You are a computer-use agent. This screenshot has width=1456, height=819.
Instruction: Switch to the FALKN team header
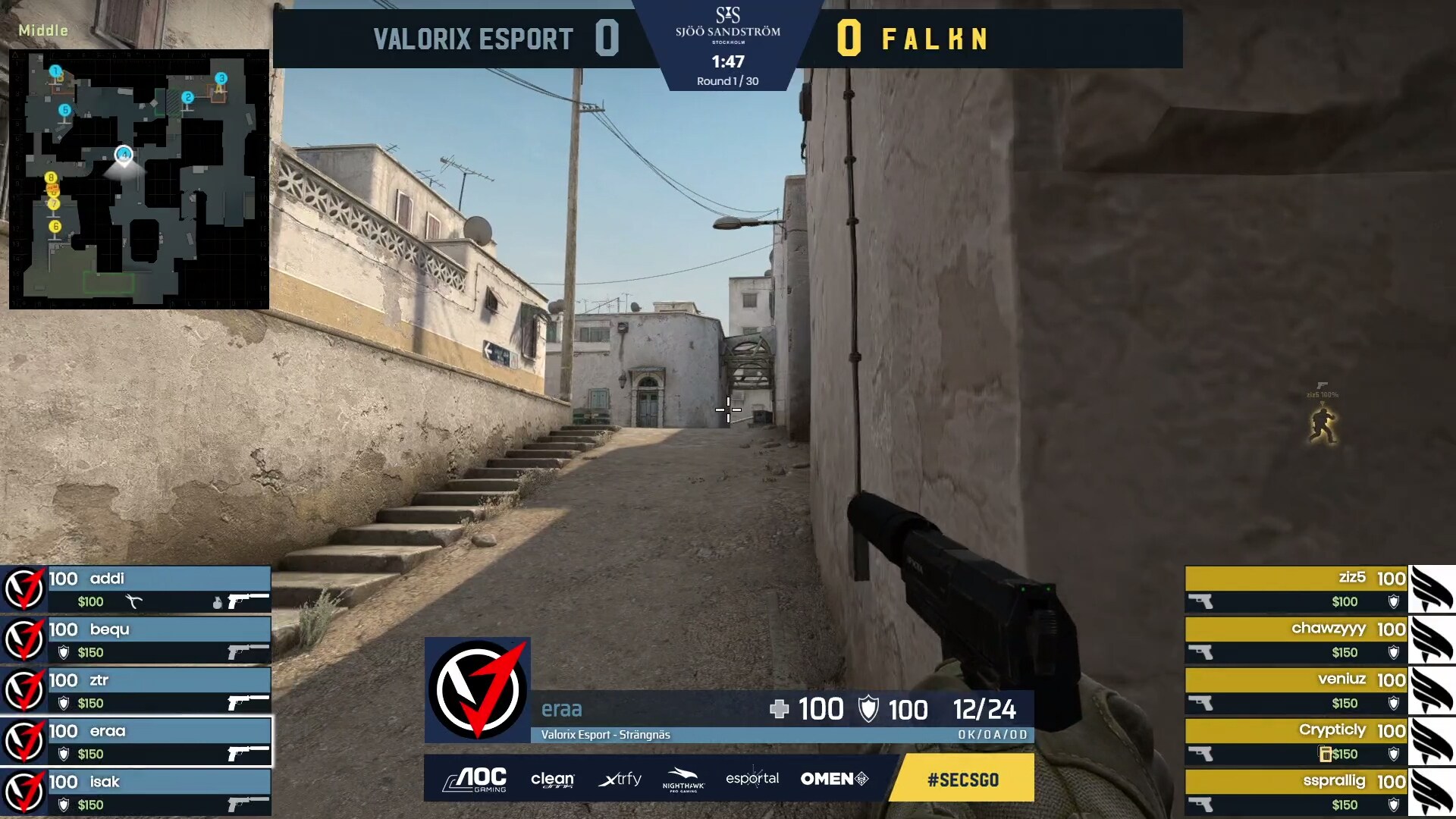tap(934, 39)
